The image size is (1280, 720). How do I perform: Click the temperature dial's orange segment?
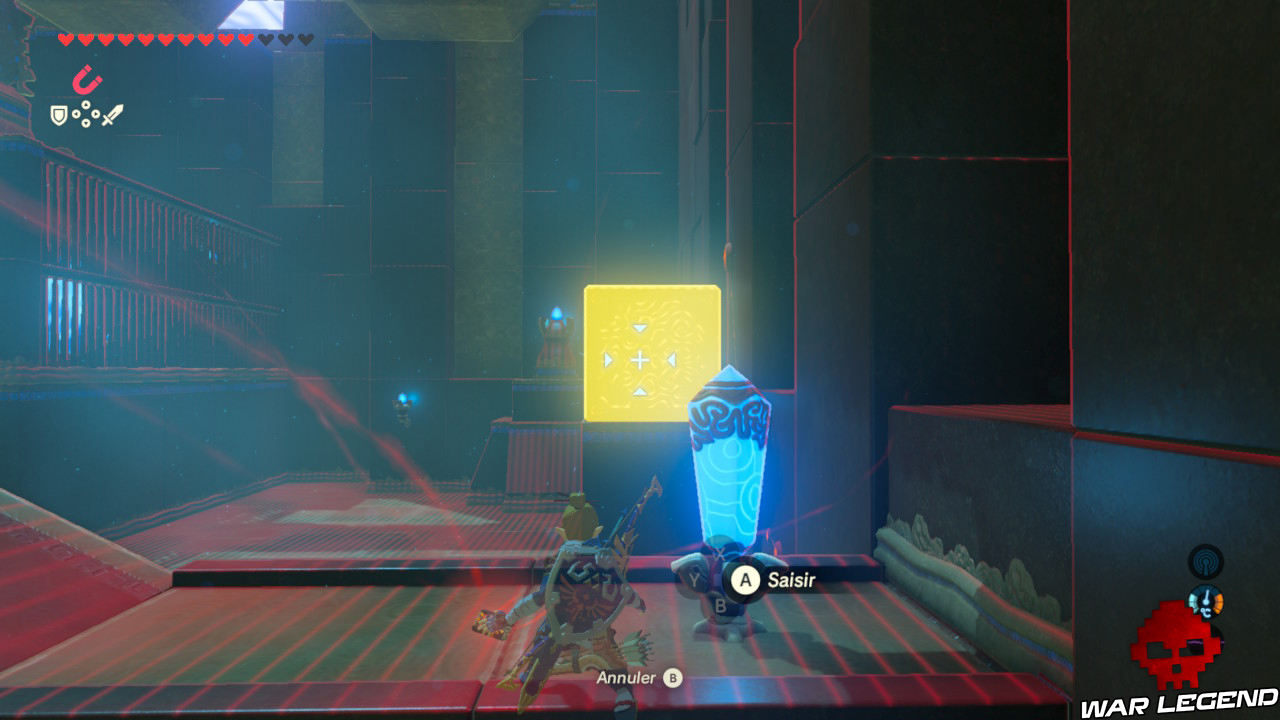pos(1218,602)
